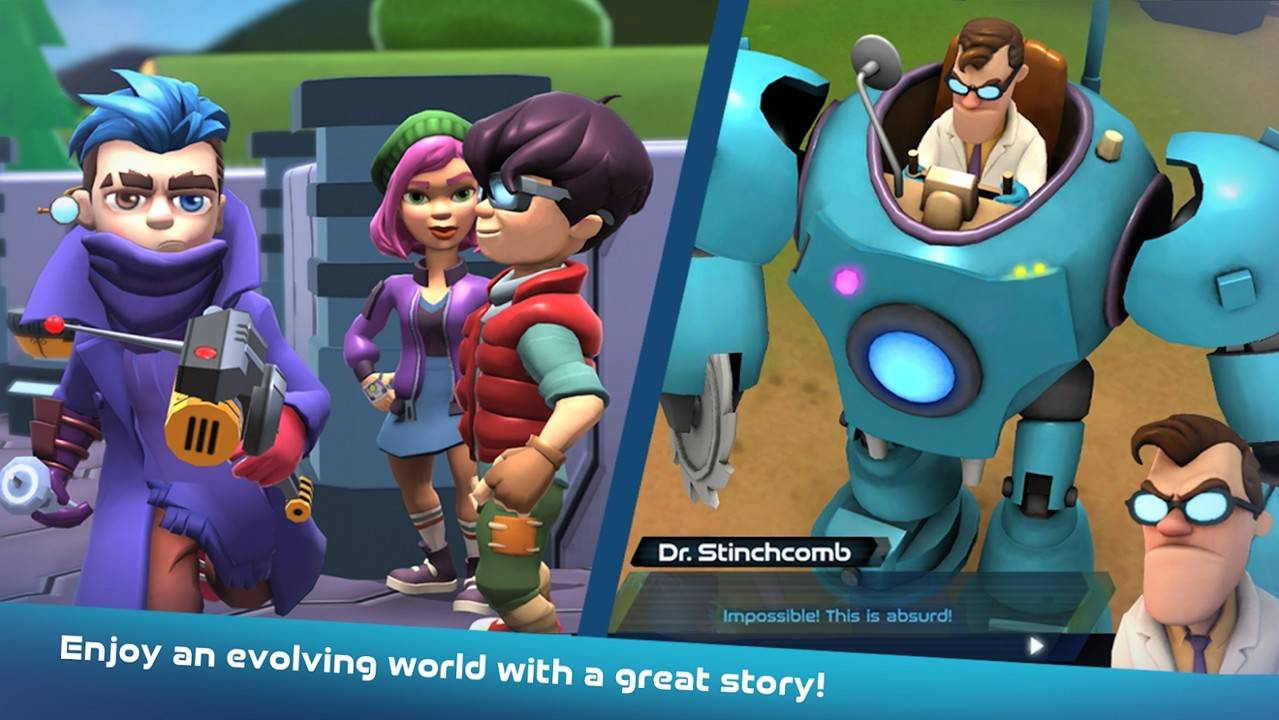Advance dialogue with the white arrow button

pyautogui.click(x=1036, y=646)
